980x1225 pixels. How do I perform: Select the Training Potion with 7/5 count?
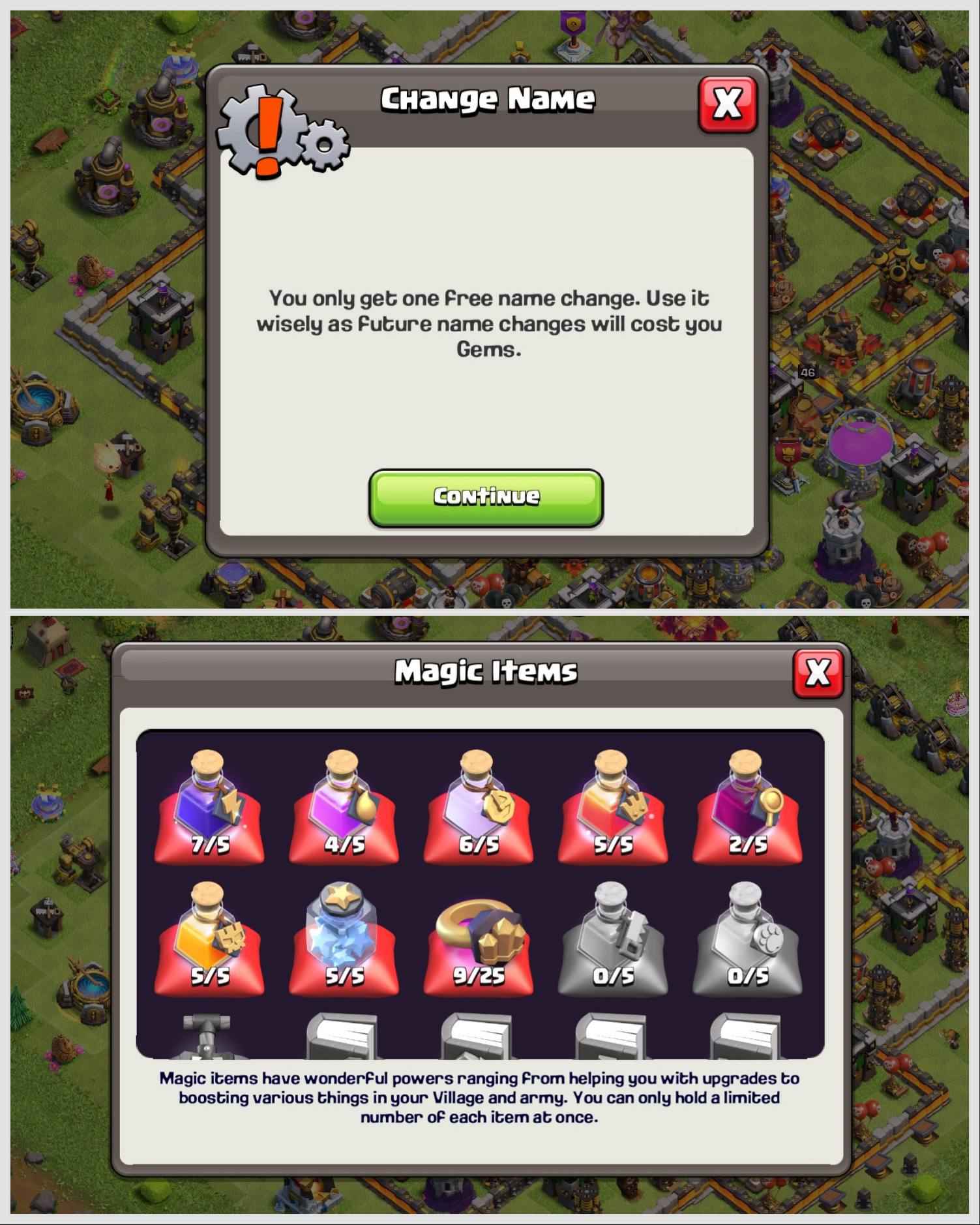[x=209, y=809]
